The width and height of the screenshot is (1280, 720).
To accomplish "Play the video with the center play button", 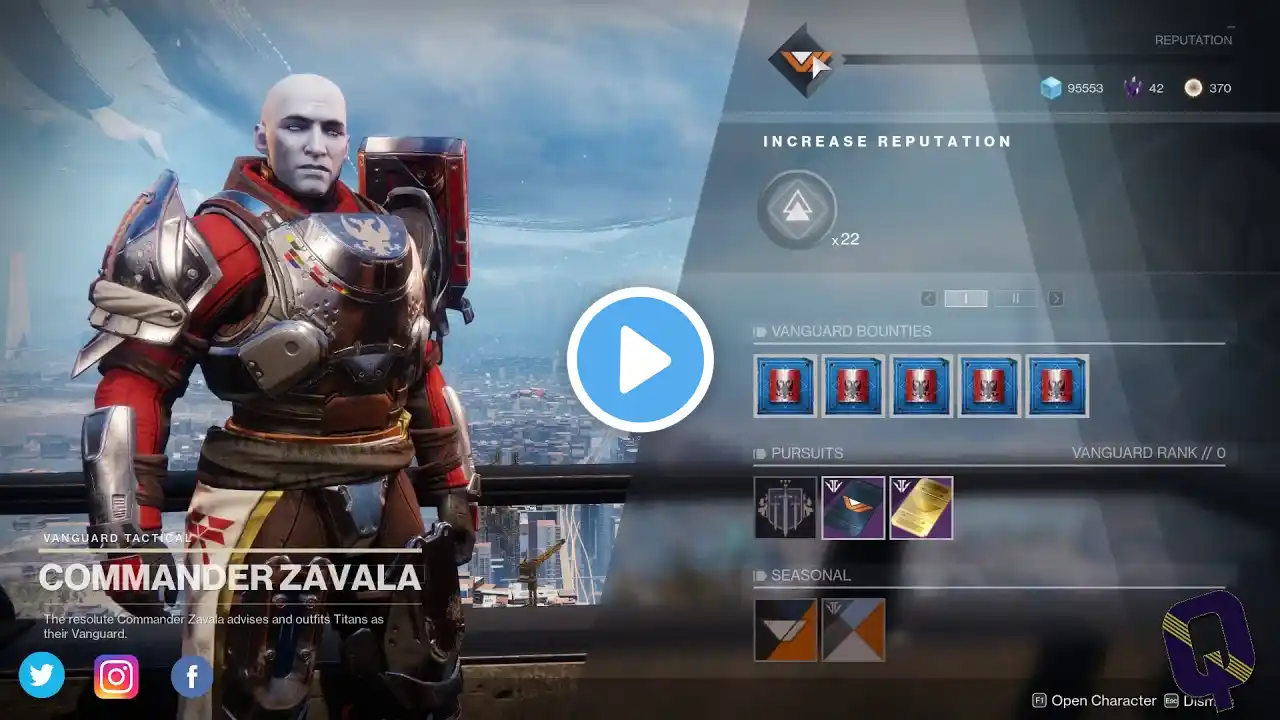I will click(x=640, y=360).
